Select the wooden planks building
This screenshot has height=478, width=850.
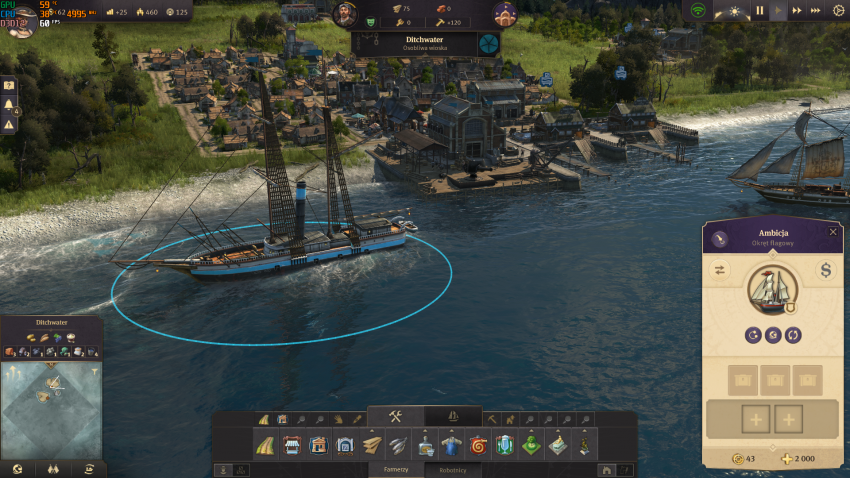(x=372, y=445)
